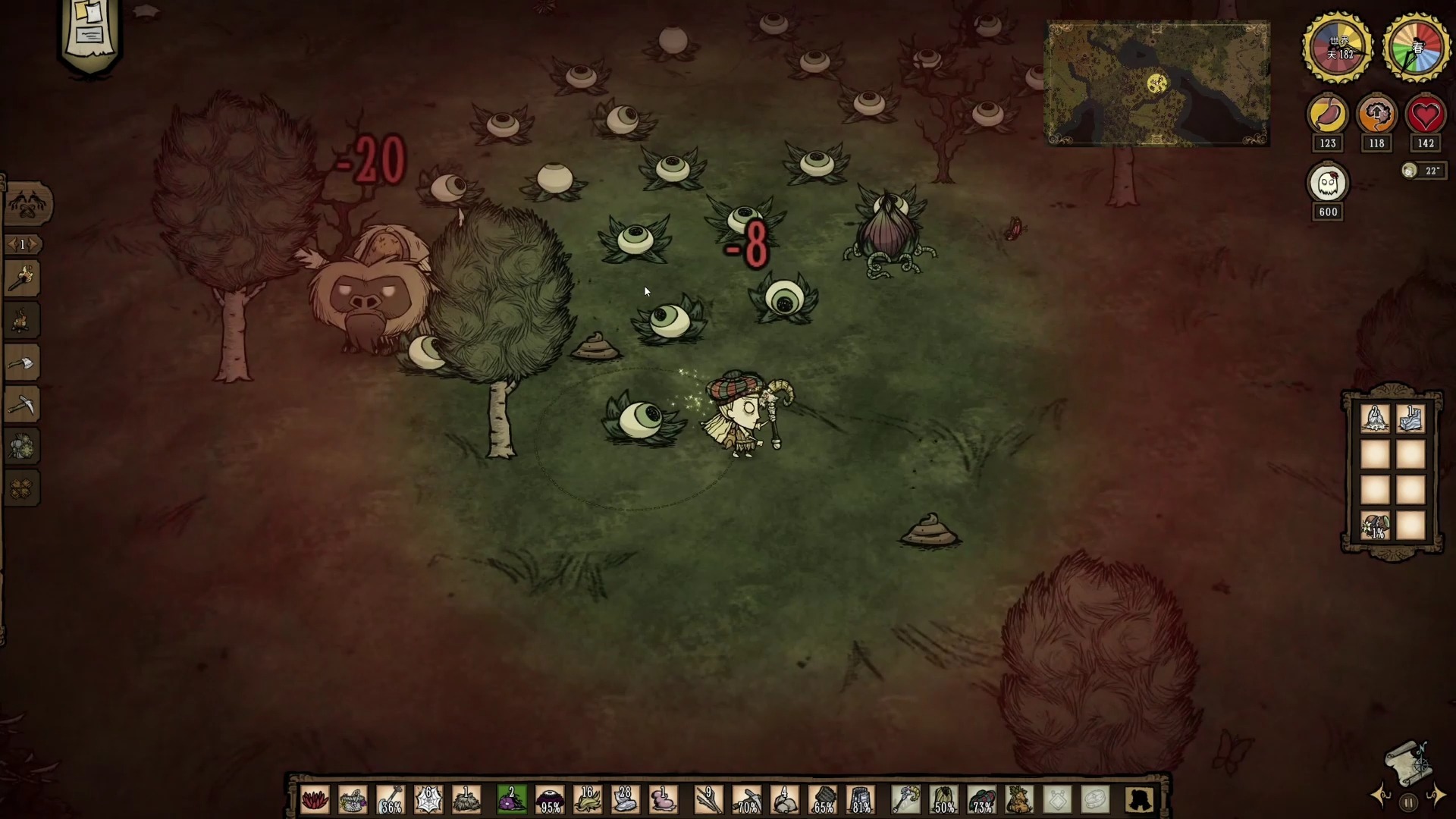Screen dimensions: 1456x819
Task: Select the ice block in the backpack
Action: tap(1410, 419)
